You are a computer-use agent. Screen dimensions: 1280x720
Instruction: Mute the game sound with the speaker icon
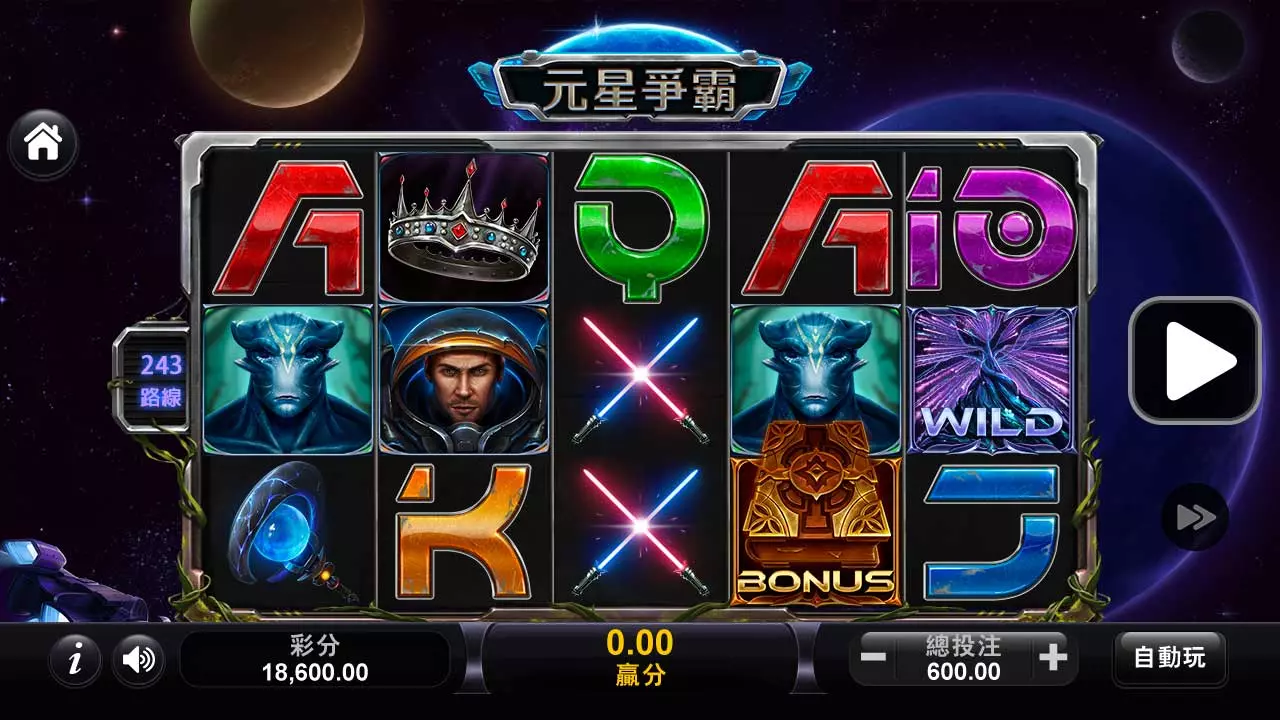[x=138, y=660]
